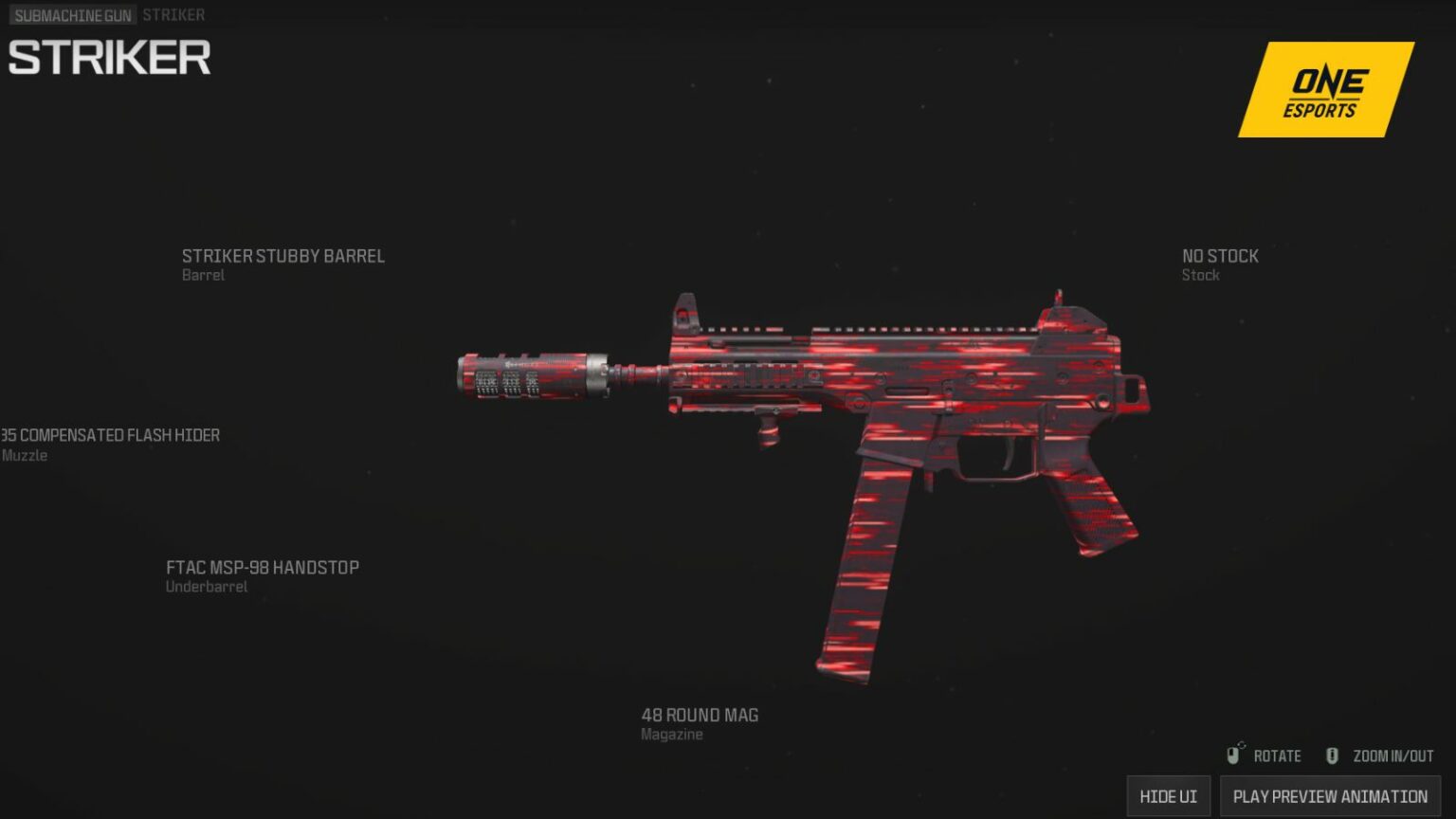Click the Play Preview Animation button
The width and height of the screenshot is (1456, 819).
point(1329,796)
